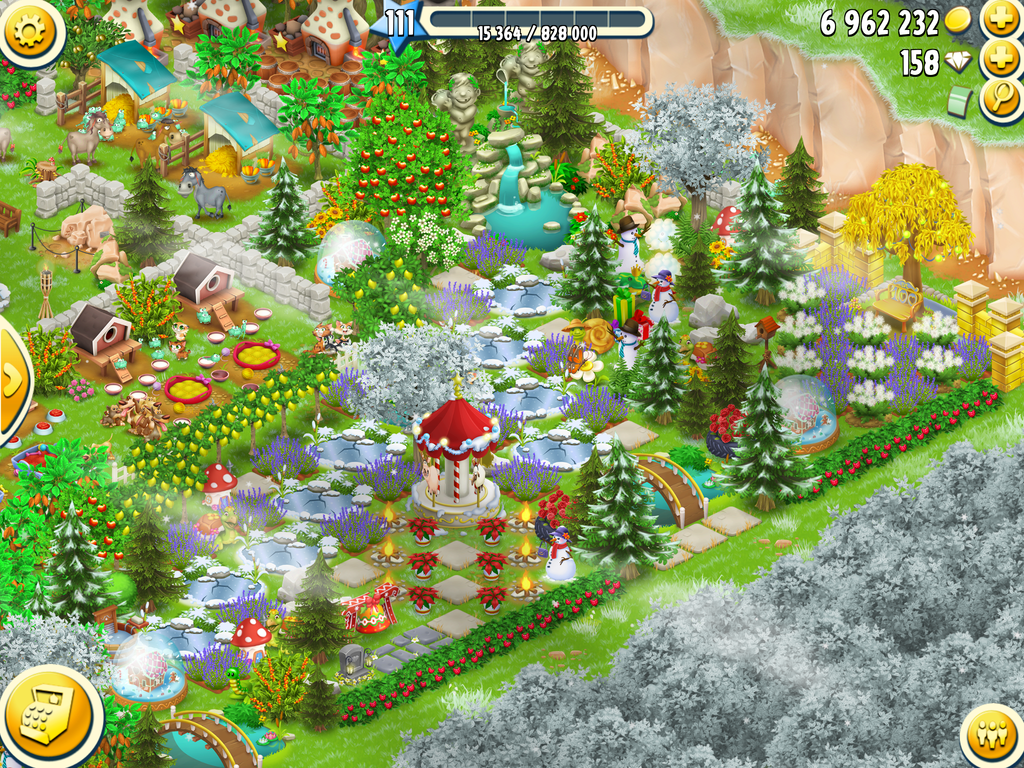Show the friends list button
Image resolution: width=1024 pixels, height=768 pixels.
[x=994, y=738]
